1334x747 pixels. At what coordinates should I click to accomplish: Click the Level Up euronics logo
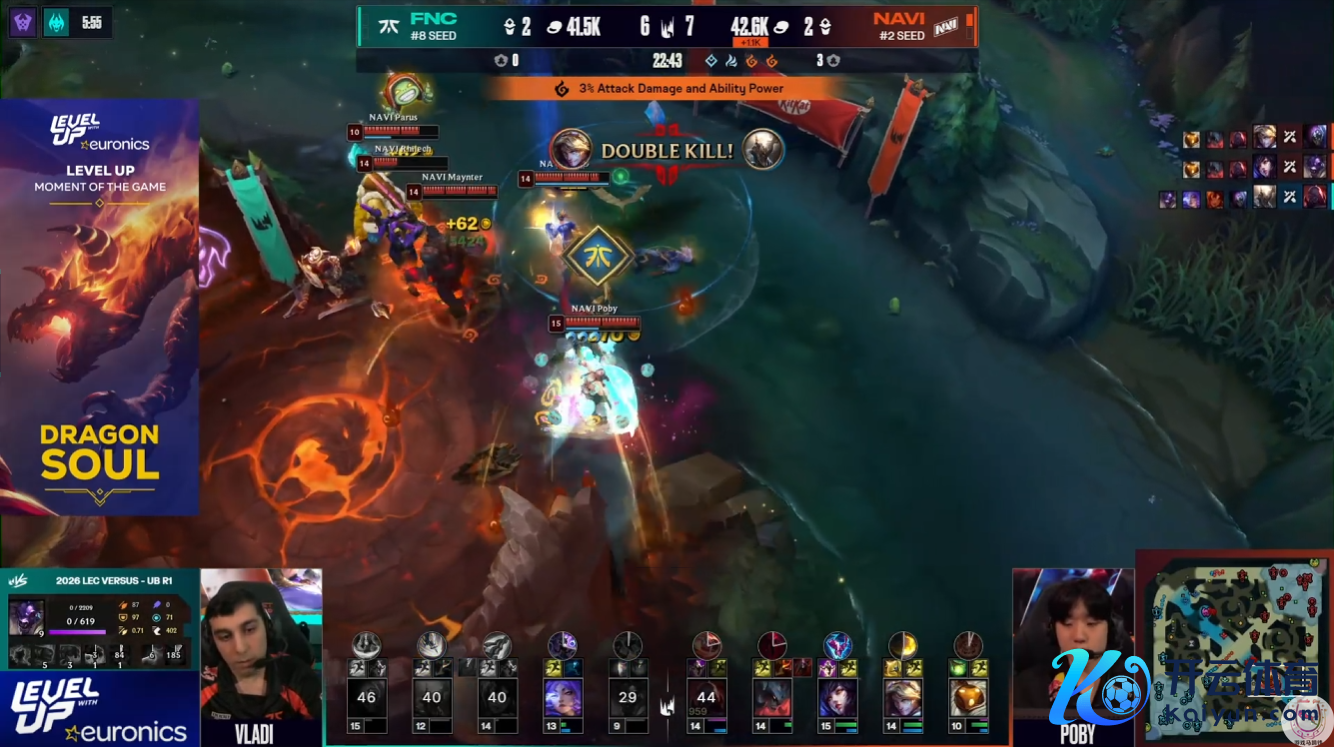[x=99, y=708]
